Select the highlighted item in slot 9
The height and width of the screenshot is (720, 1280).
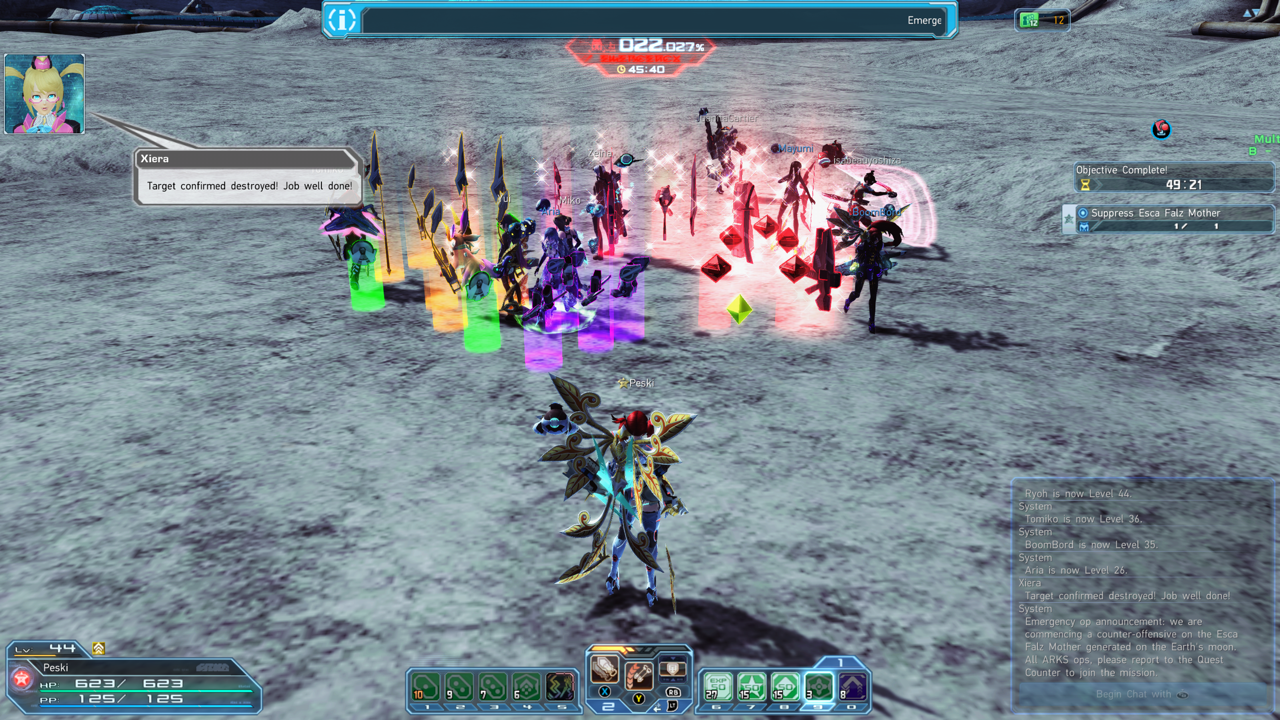(x=819, y=687)
